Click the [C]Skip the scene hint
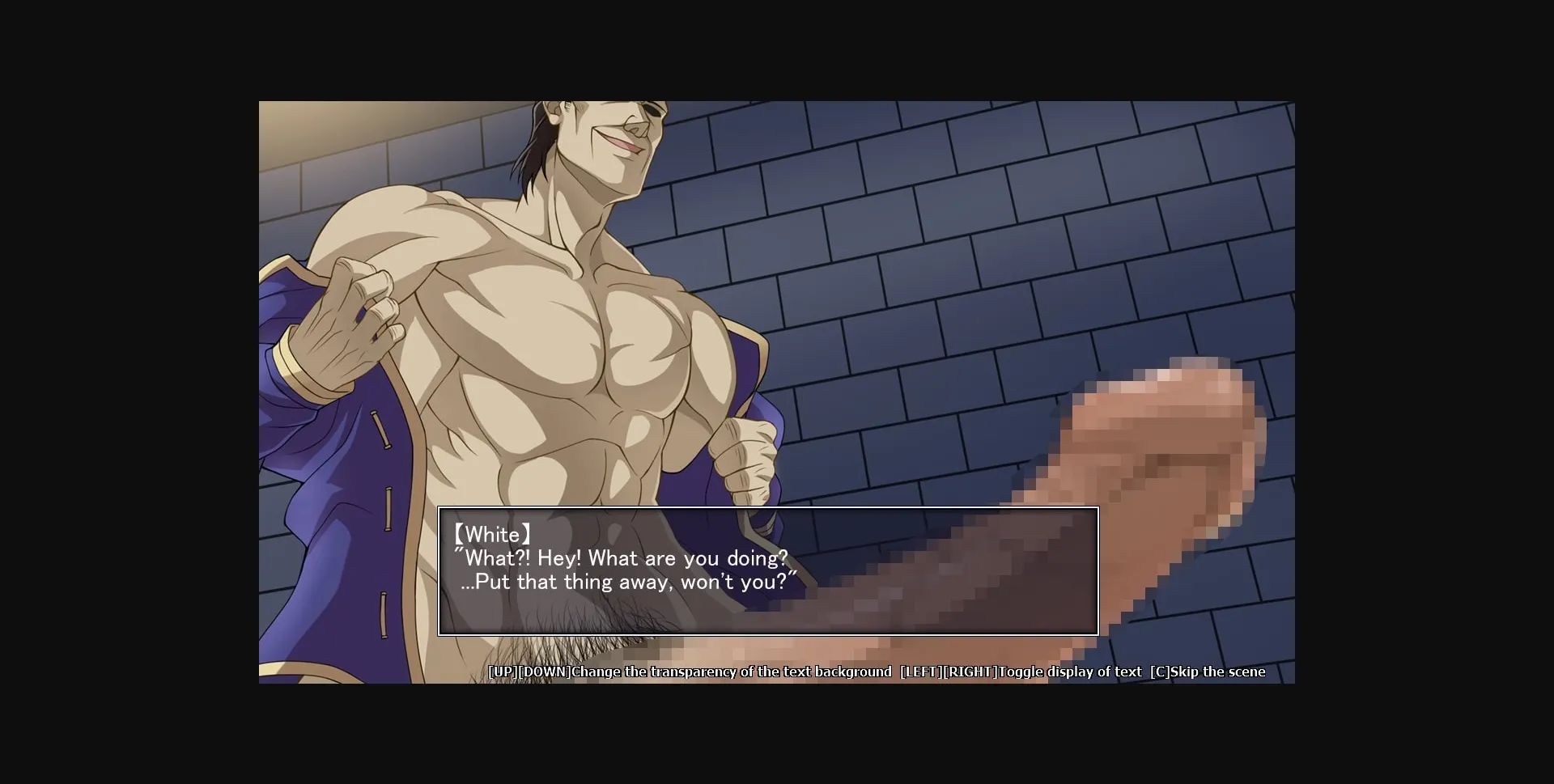Viewport: 1554px width, 784px height. coord(1210,672)
